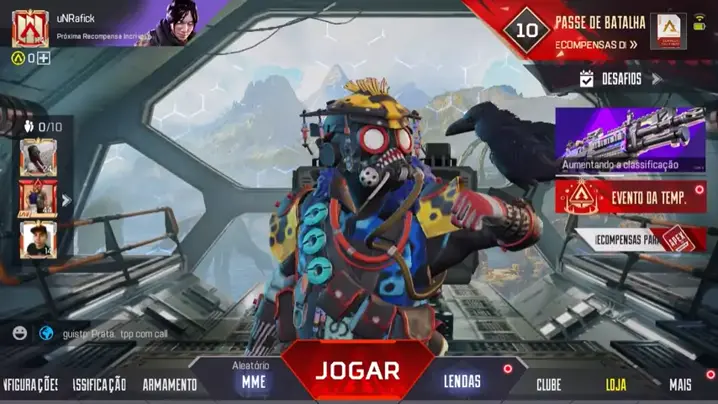Select the top friend avatar in the list
The height and width of the screenshot is (404, 718).
[38, 156]
